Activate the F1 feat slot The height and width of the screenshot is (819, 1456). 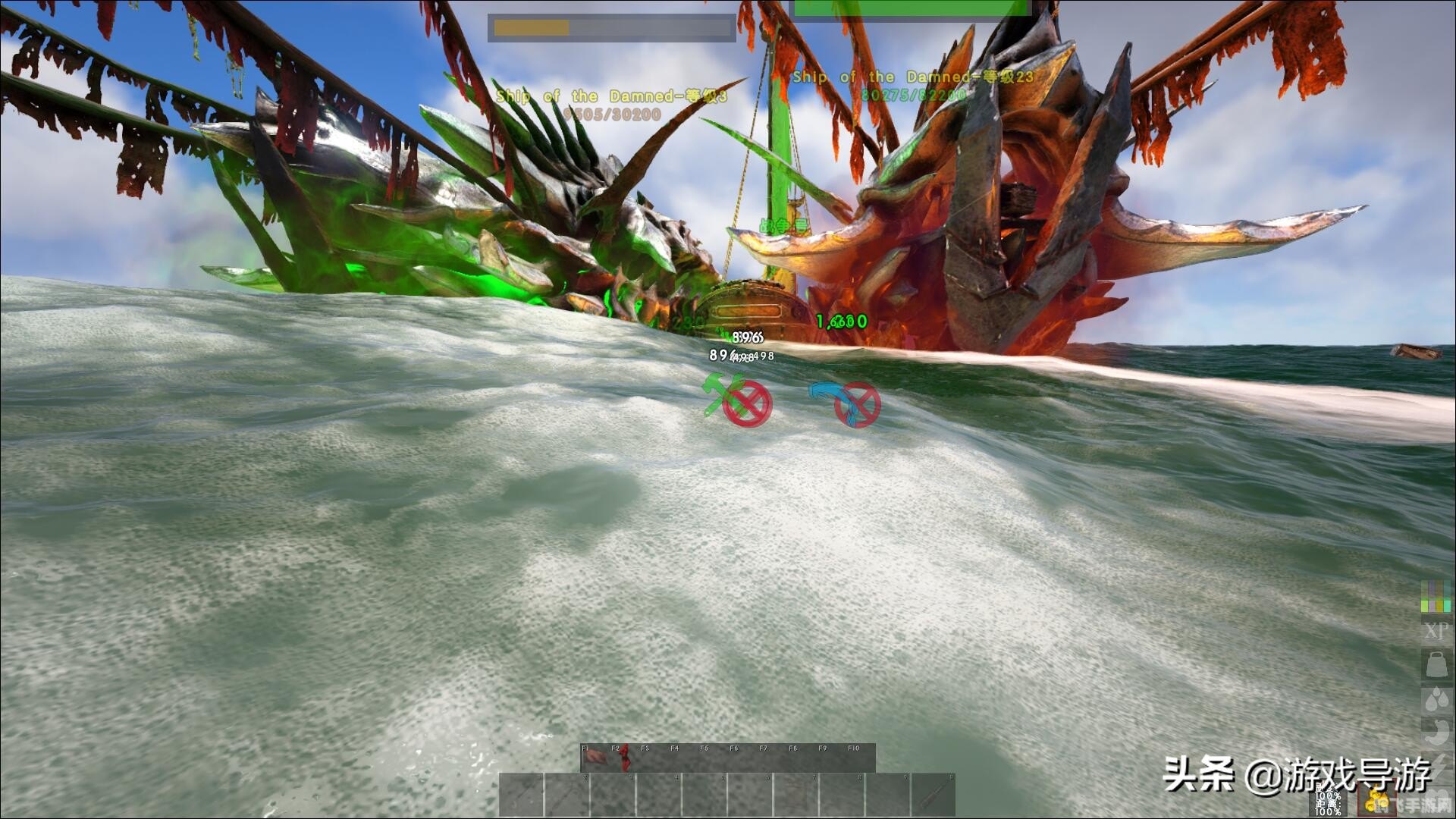point(595,758)
